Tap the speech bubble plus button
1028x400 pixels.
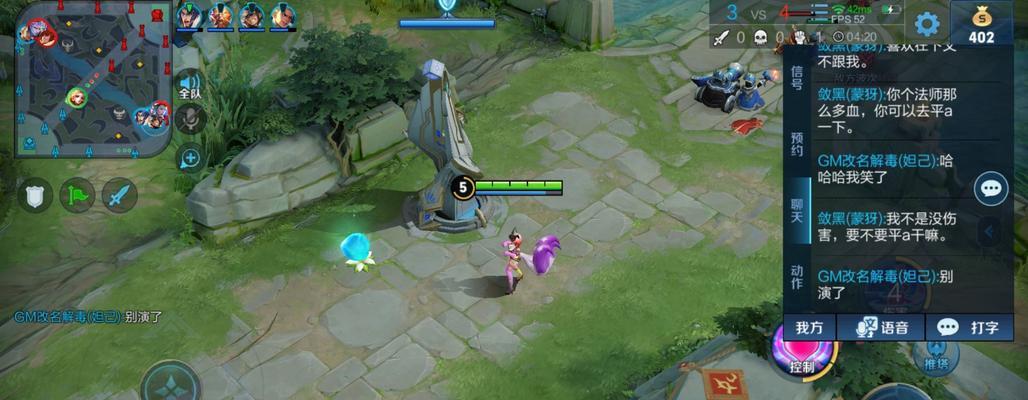[190, 157]
